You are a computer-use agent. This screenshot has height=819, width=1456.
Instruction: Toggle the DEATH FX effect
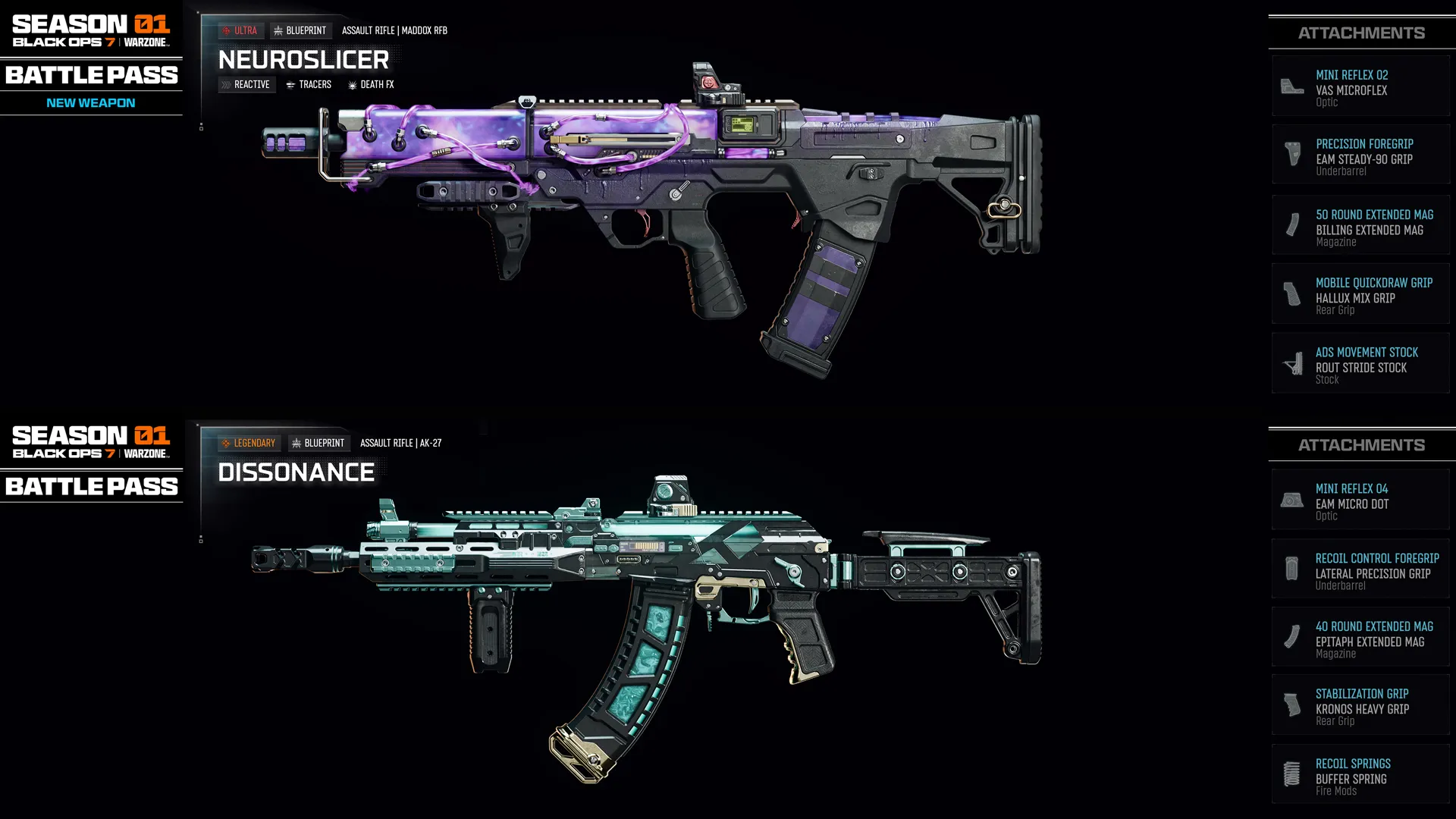372,84
